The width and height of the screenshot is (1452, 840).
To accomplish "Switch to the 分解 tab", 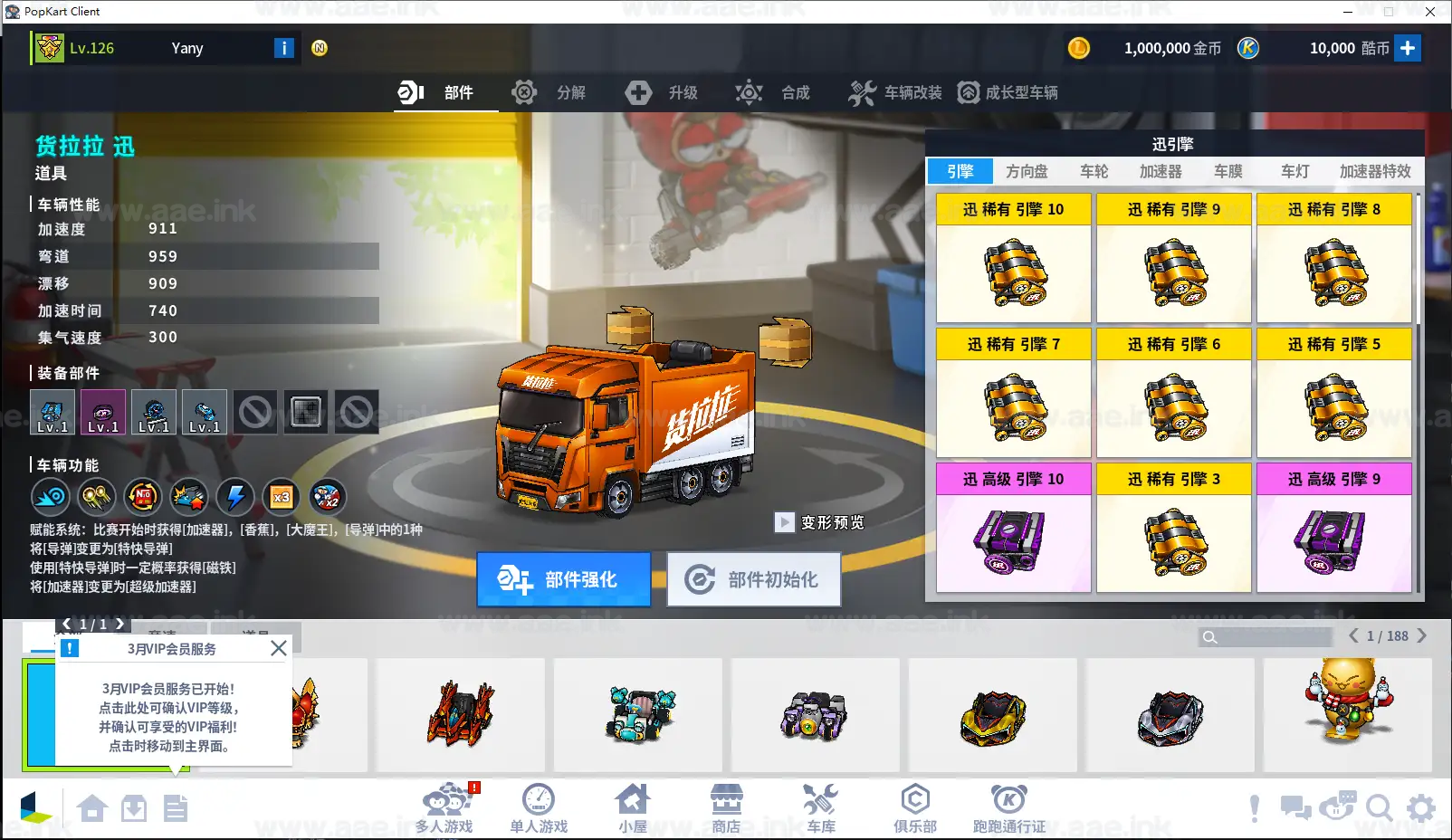I will point(549,92).
